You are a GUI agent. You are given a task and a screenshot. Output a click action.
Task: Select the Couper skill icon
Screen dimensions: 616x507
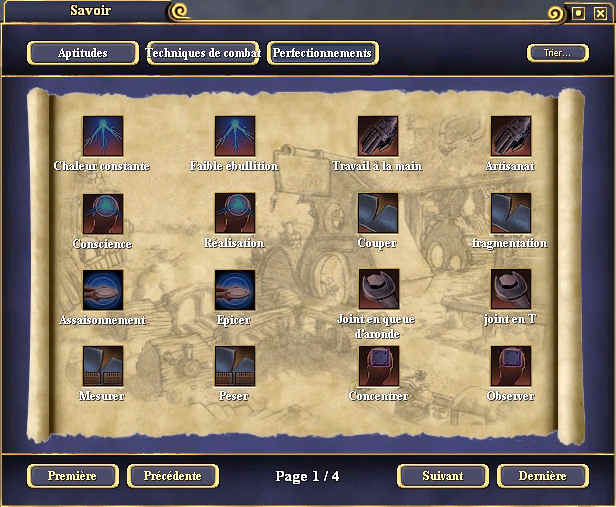[x=379, y=213]
